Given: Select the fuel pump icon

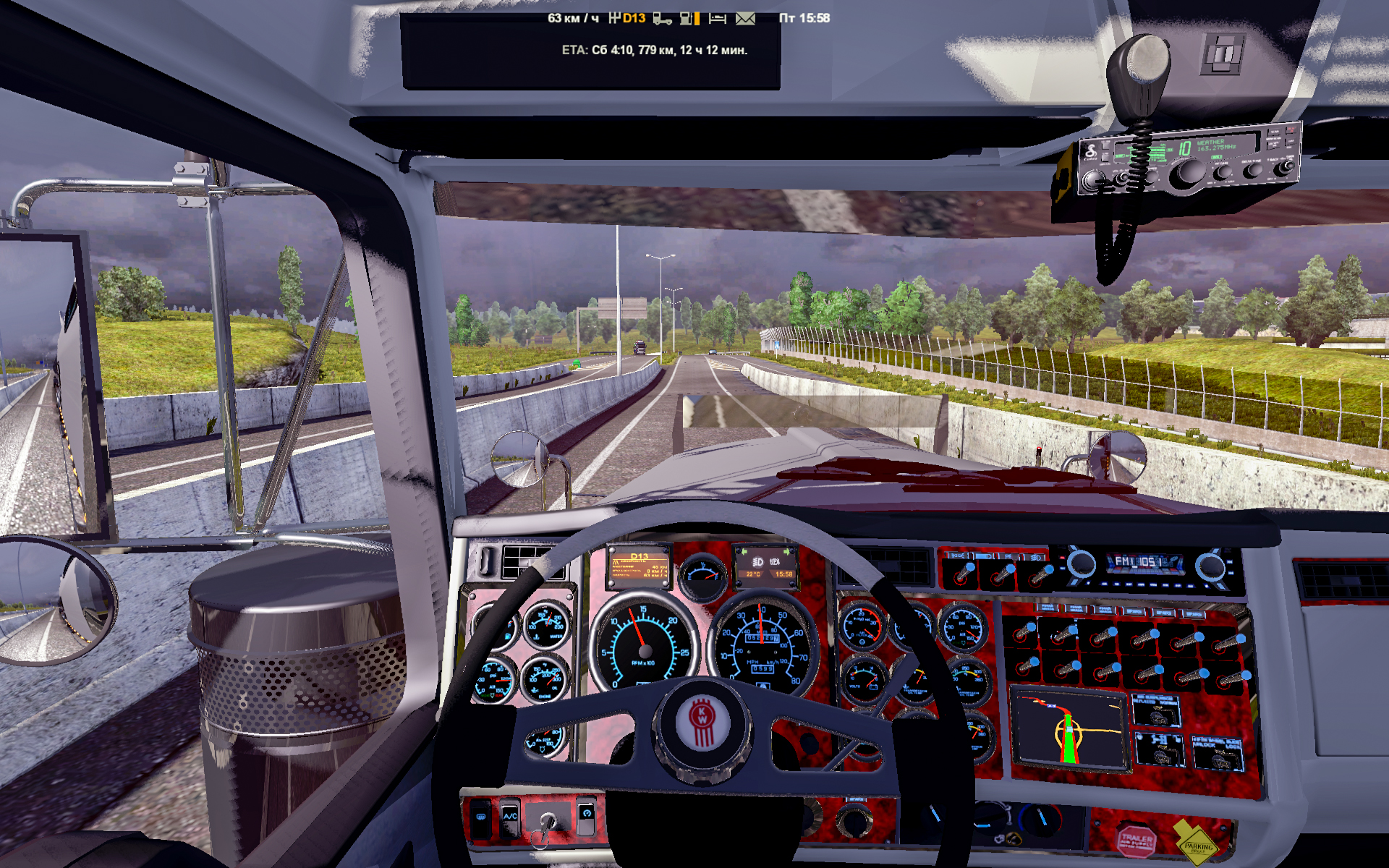Looking at the screenshot, I should click(x=686, y=18).
